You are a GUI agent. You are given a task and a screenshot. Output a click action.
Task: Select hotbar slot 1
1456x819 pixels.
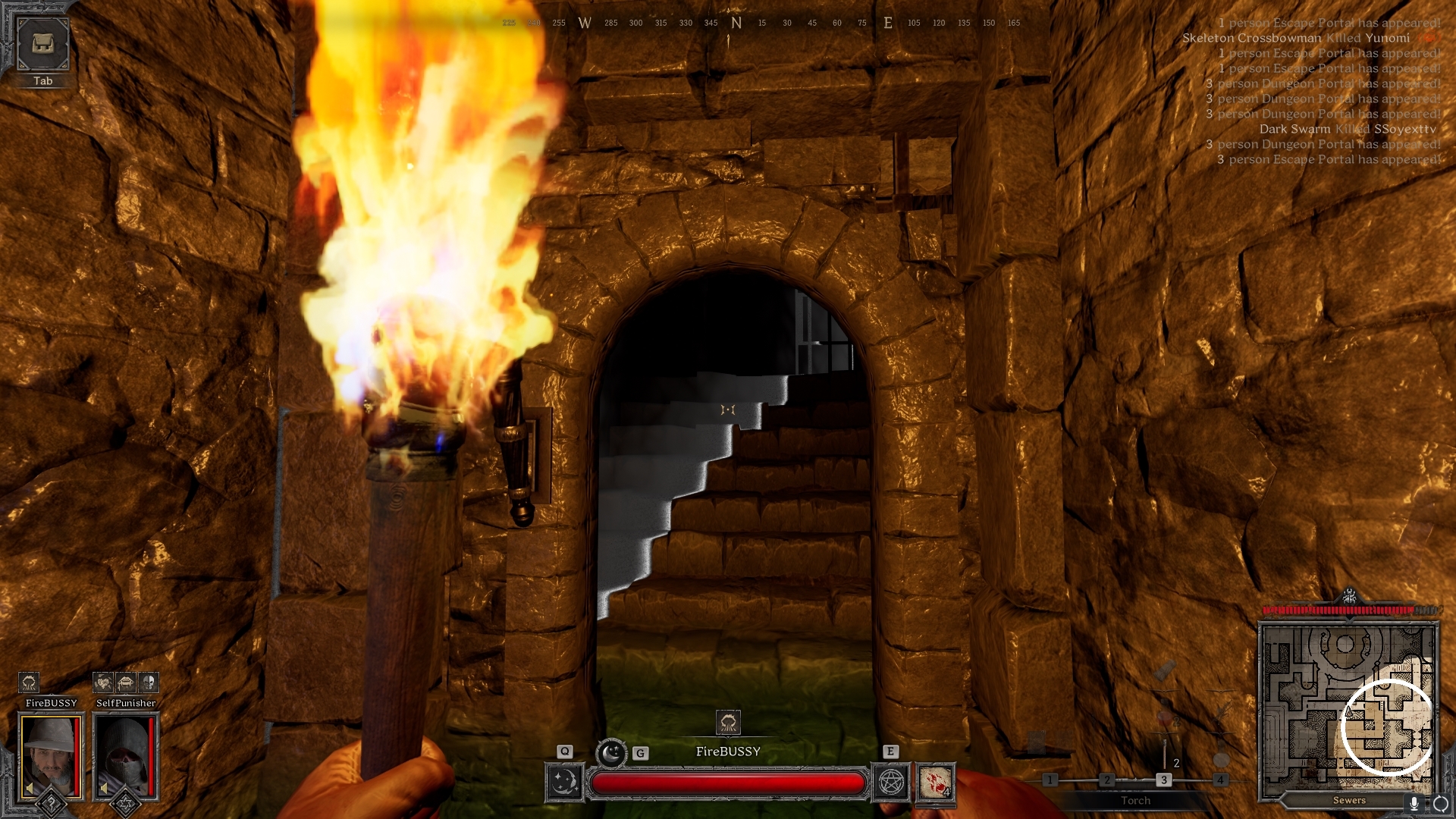[x=1050, y=779]
